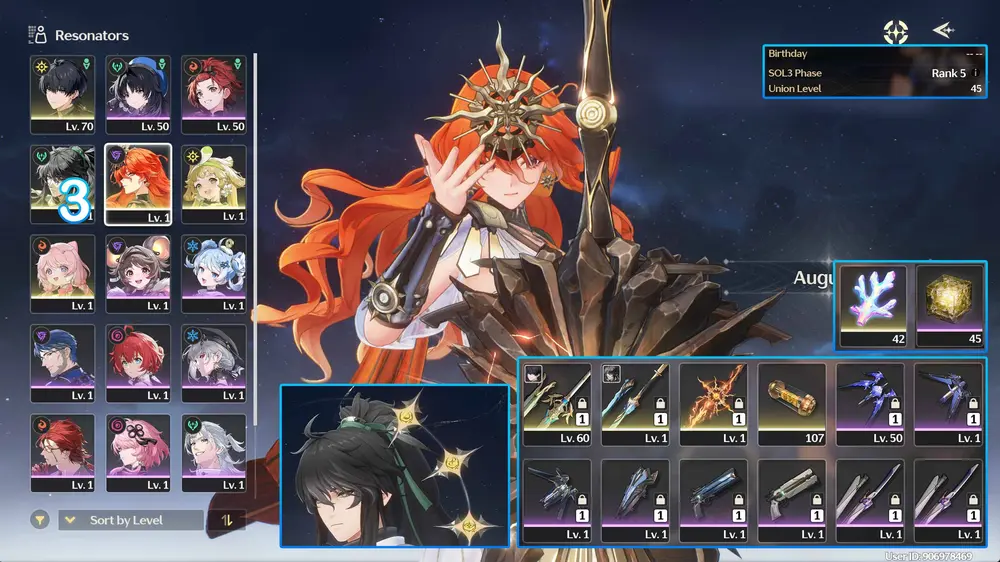Toggle the sort order arrows button
Viewport: 1000px width, 562px height.
pyautogui.click(x=226, y=520)
